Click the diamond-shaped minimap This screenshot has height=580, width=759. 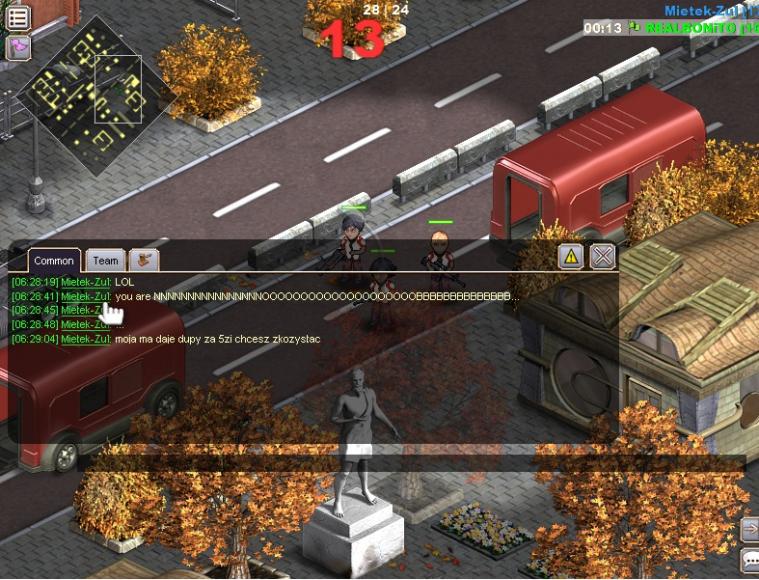[98, 95]
